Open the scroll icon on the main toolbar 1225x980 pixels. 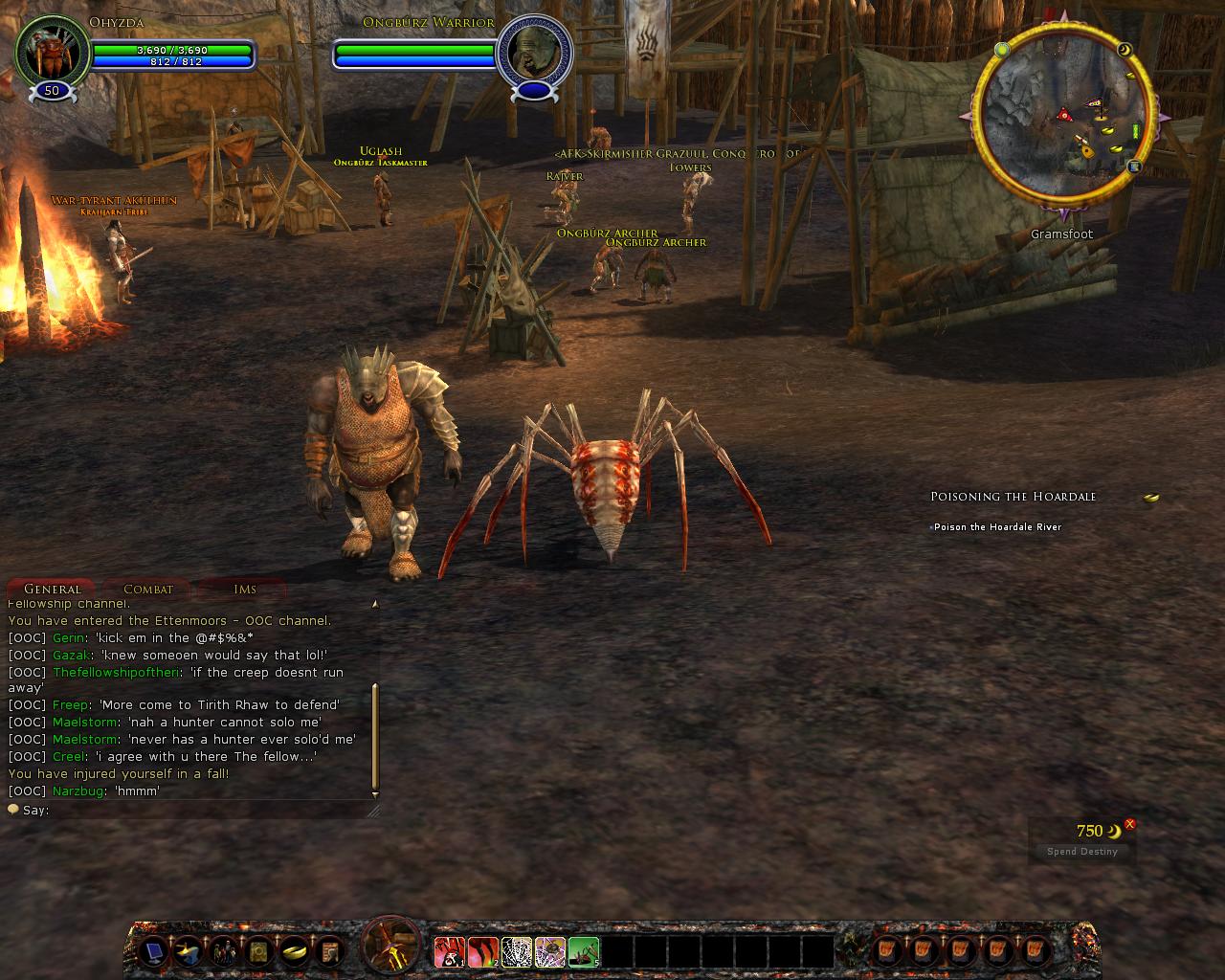click(x=332, y=952)
